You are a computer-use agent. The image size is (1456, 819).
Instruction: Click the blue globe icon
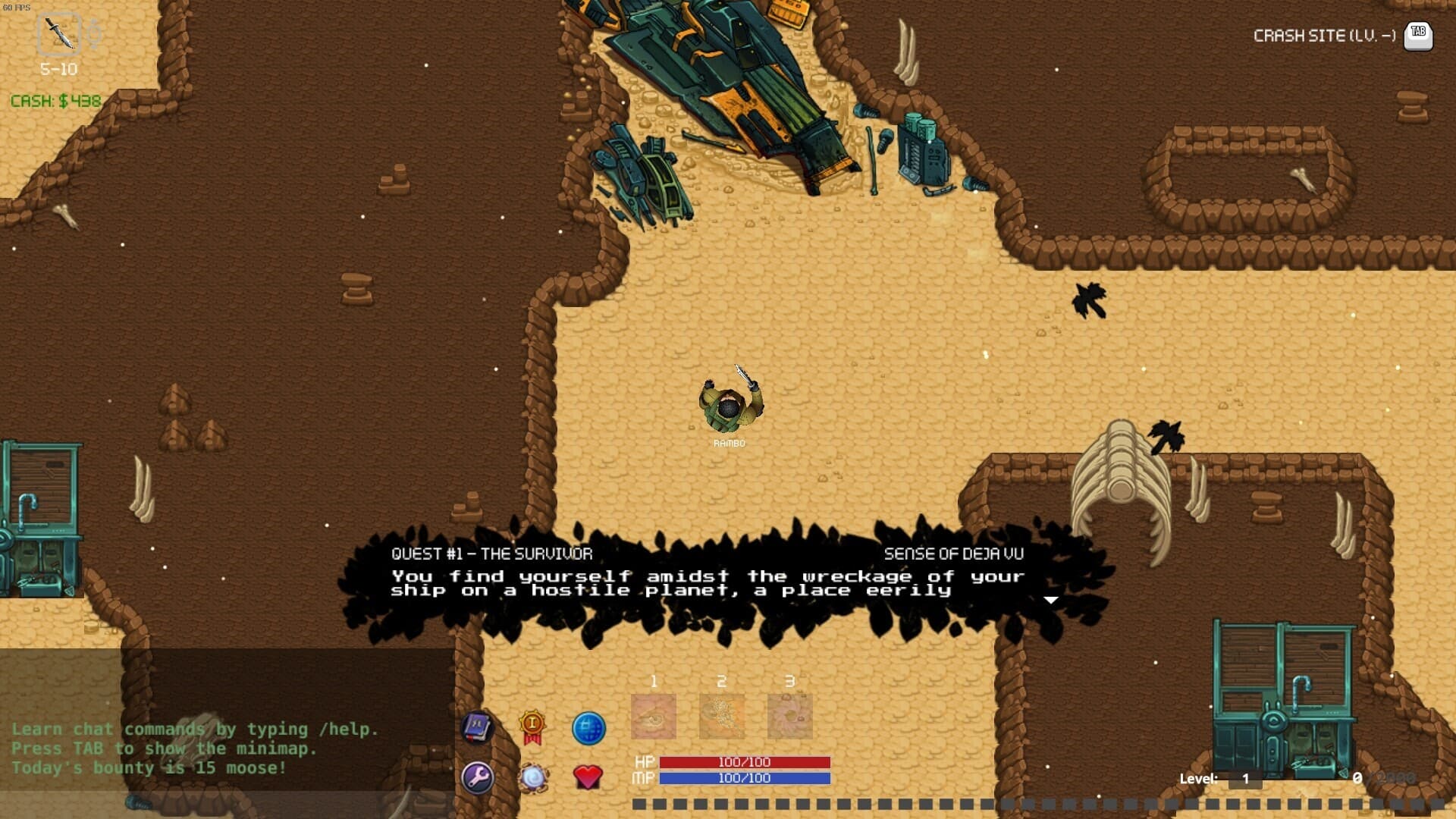pyautogui.click(x=588, y=729)
